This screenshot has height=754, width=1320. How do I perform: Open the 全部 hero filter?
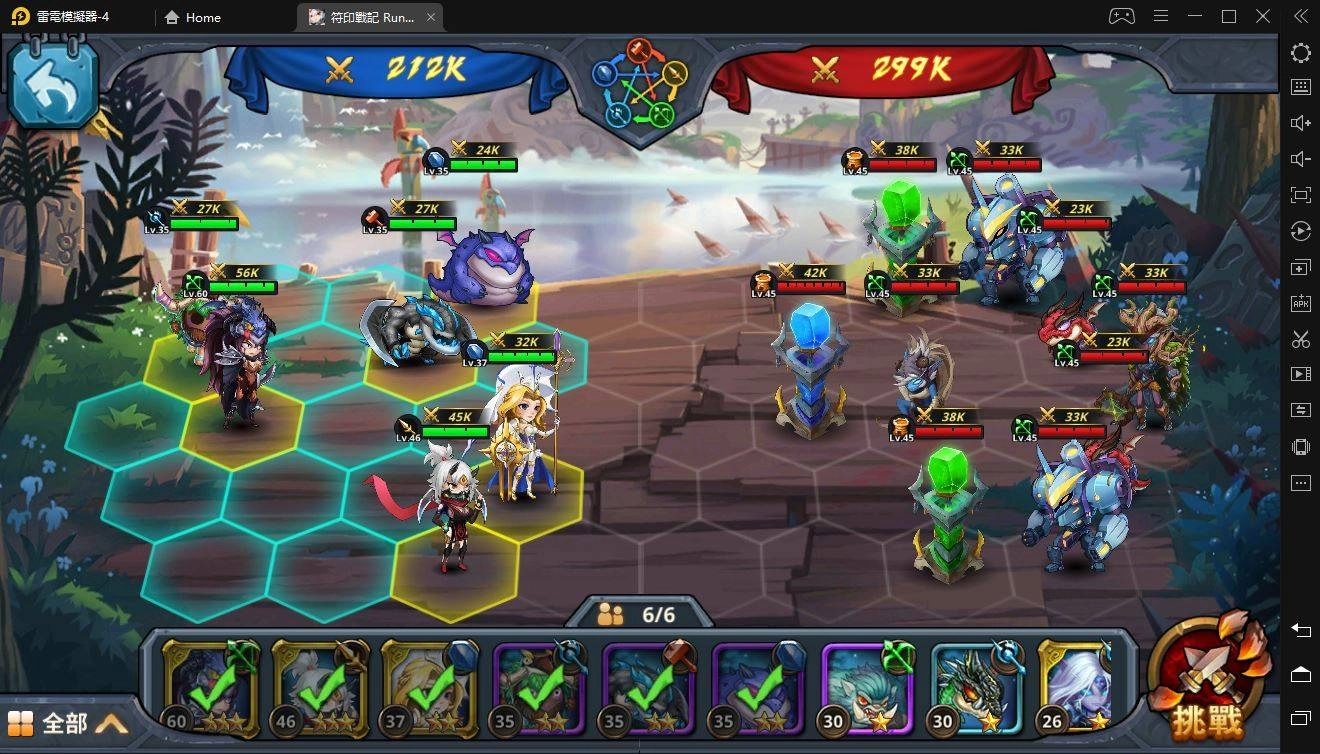point(68,723)
